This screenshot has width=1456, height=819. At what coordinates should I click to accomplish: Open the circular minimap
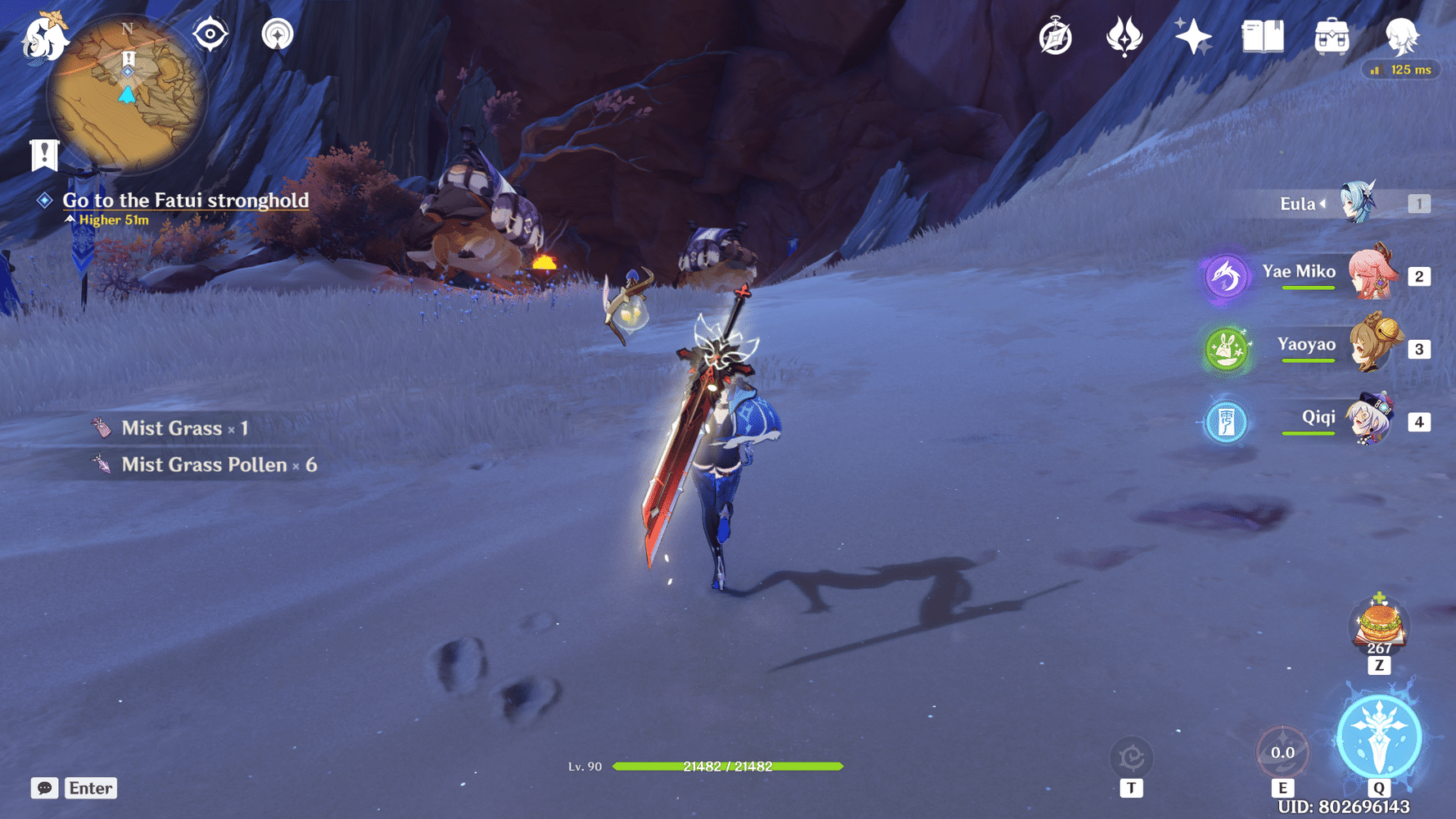(x=126, y=94)
